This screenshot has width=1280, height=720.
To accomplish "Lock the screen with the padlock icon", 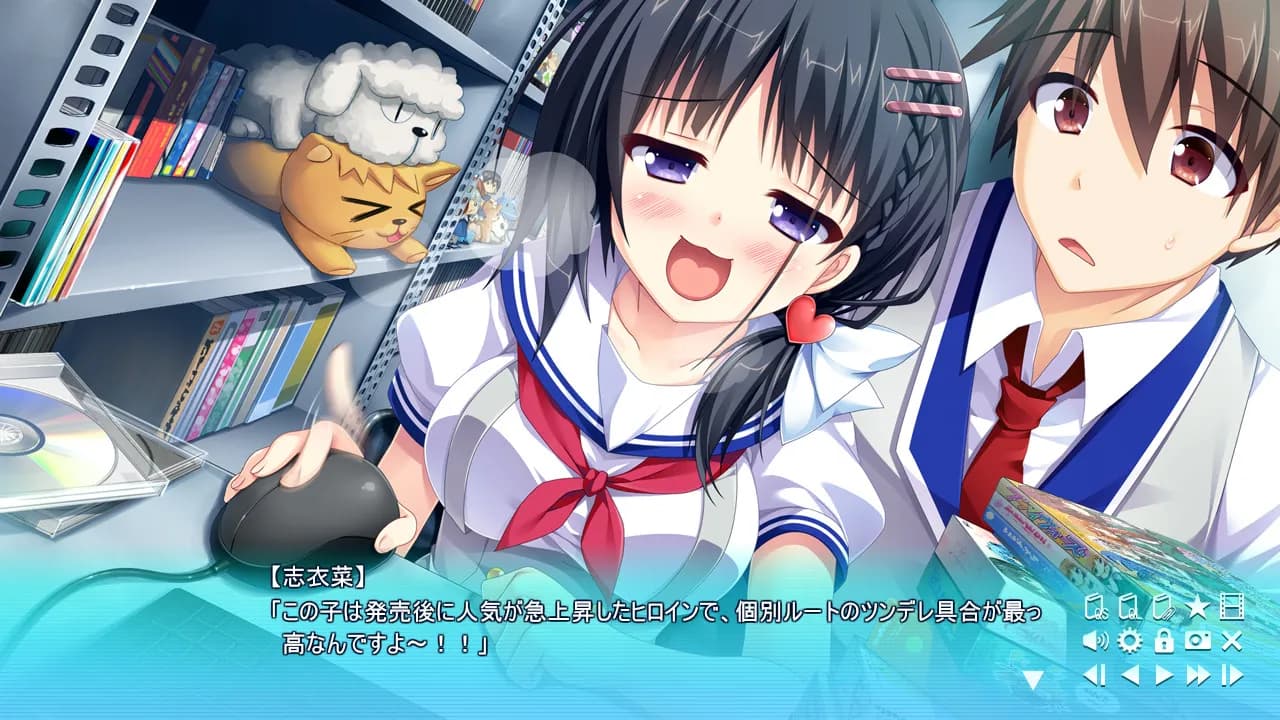I will 1163,641.
